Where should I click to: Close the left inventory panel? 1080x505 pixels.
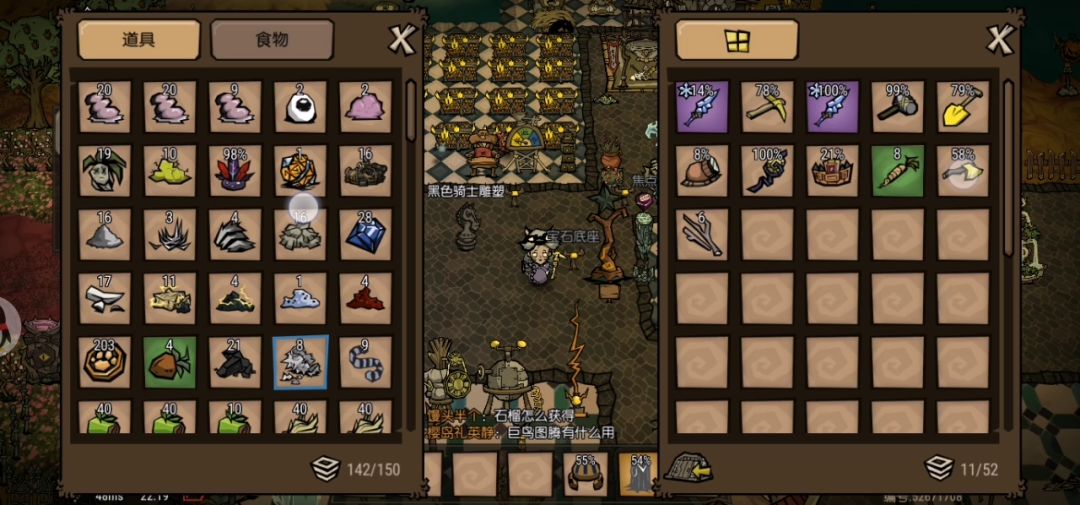[401, 40]
